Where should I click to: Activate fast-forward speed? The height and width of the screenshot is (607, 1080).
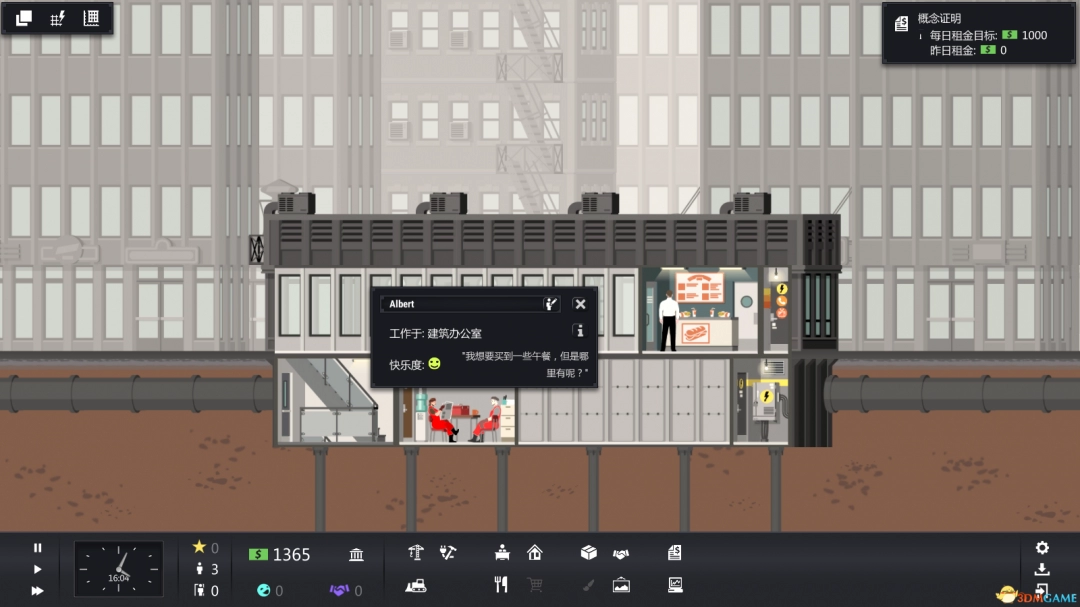click(38, 590)
